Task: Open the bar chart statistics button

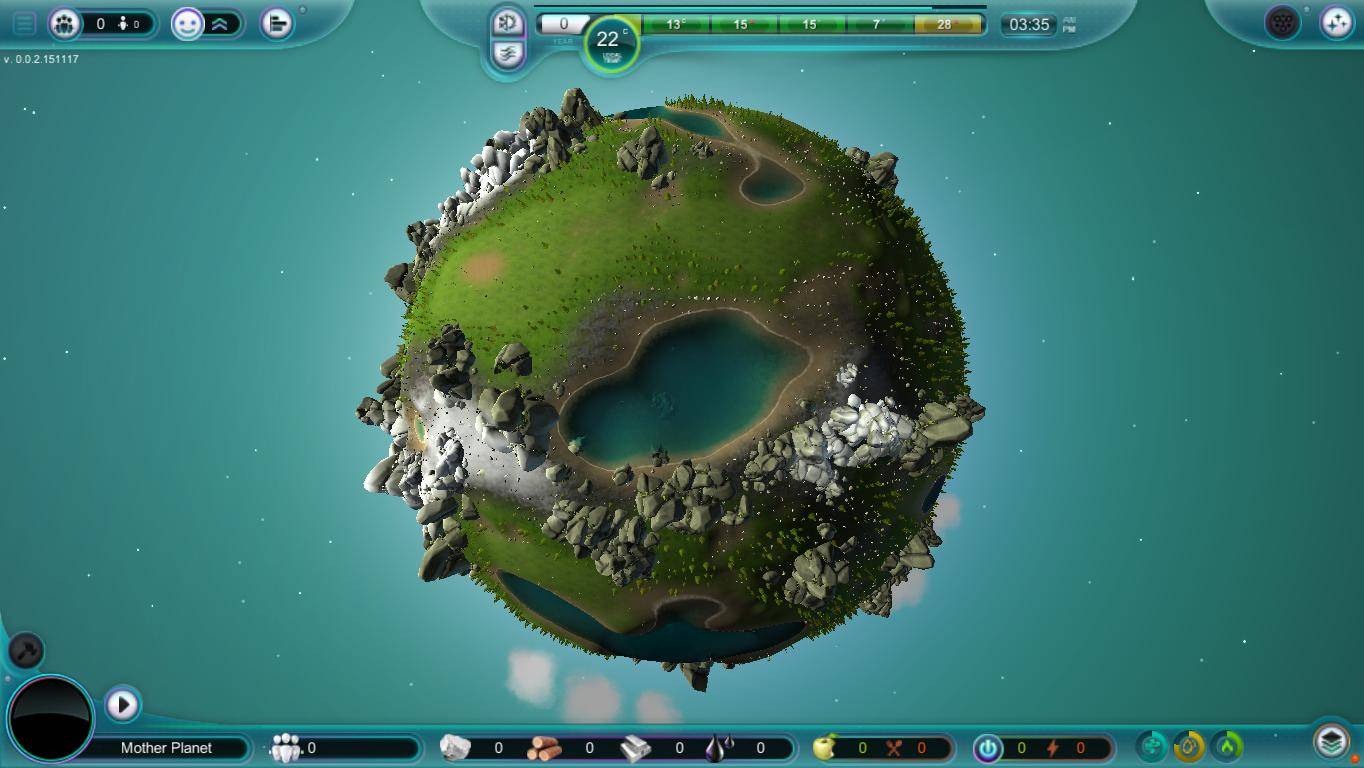Action: [277, 23]
